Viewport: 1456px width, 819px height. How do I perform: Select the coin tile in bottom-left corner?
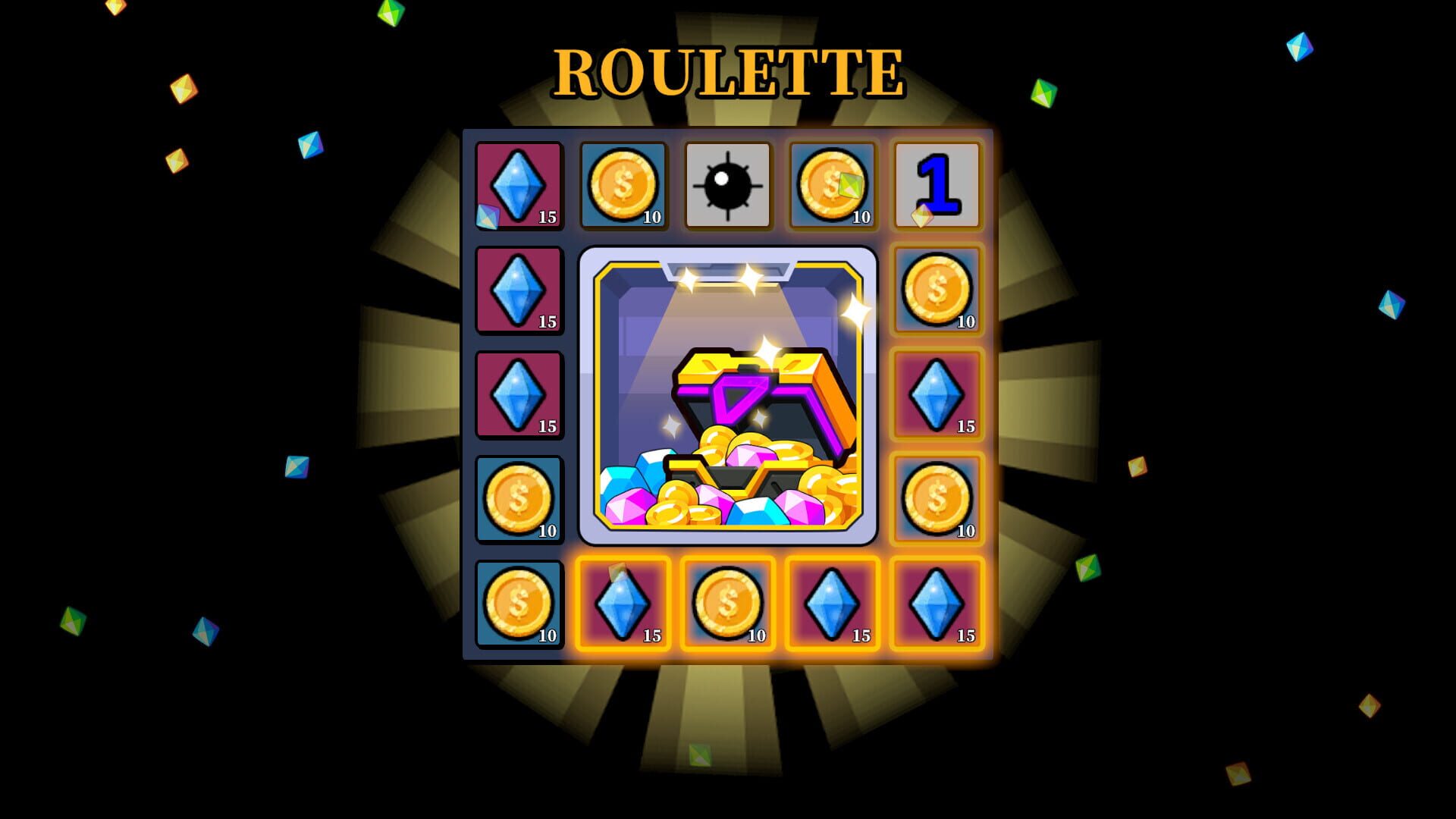pyautogui.click(x=519, y=604)
